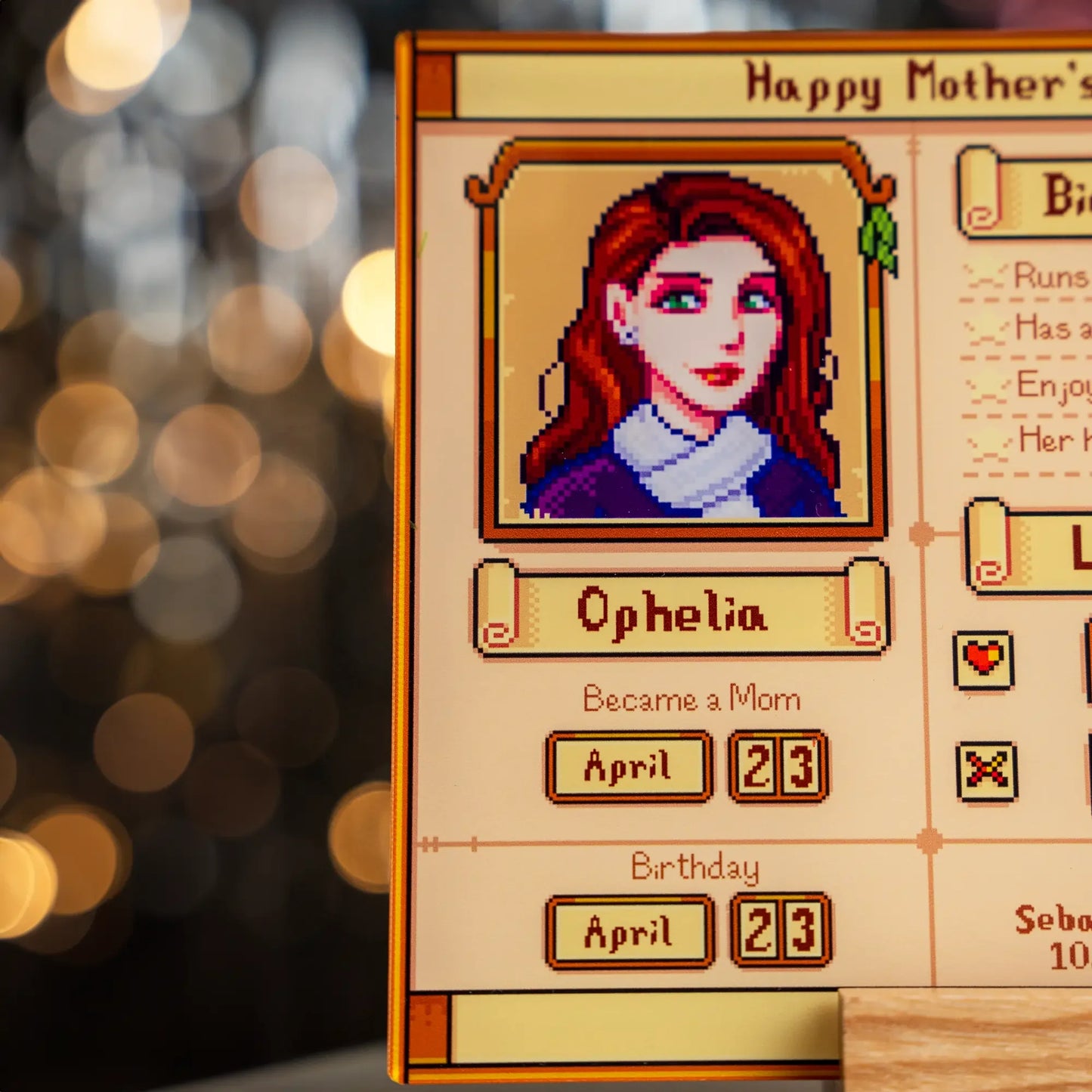Viewport: 1092px width, 1092px height.
Task: Select the red heart icon
Action: click(983, 660)
